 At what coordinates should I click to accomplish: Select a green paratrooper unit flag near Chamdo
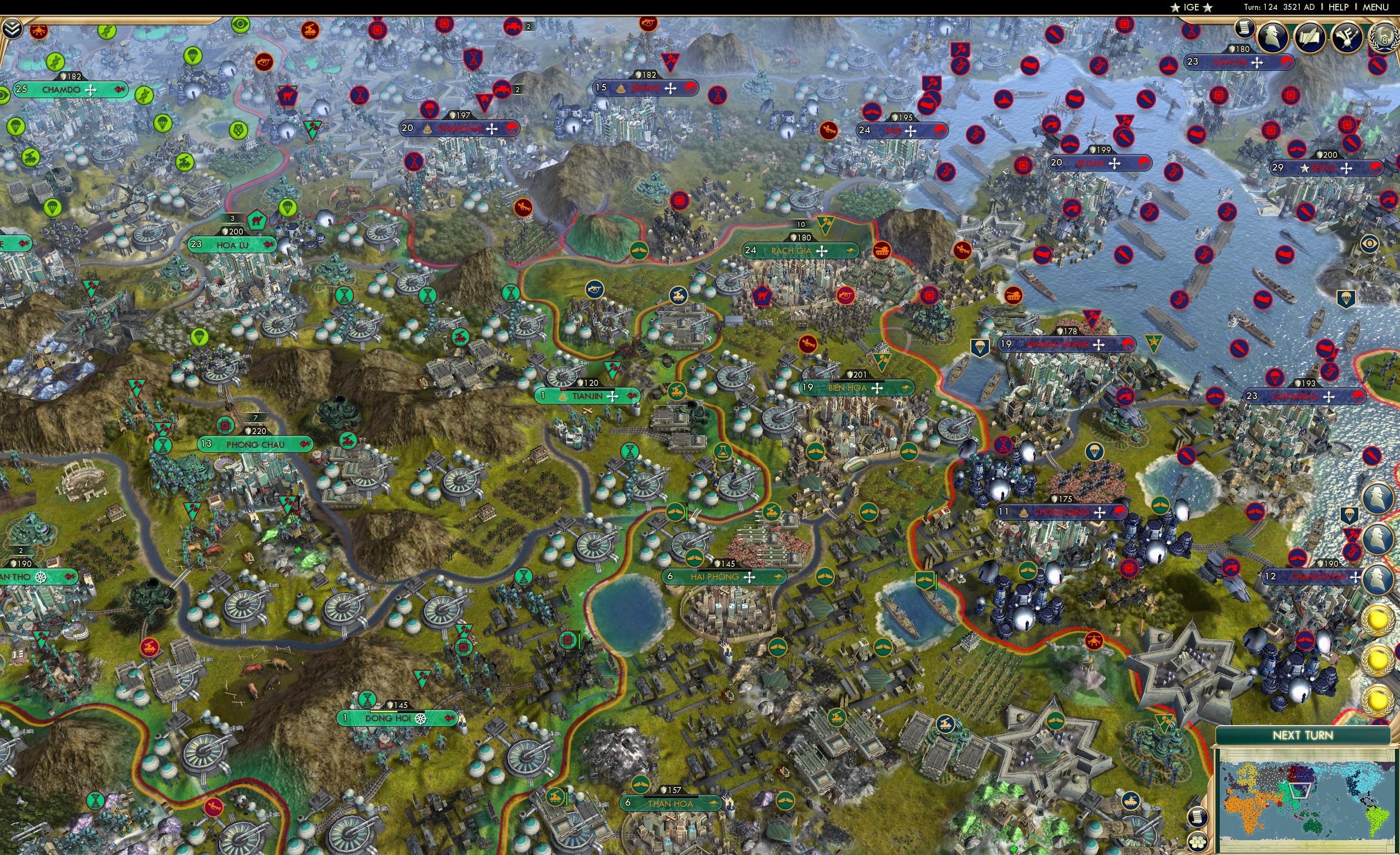(x=162, y=124)
